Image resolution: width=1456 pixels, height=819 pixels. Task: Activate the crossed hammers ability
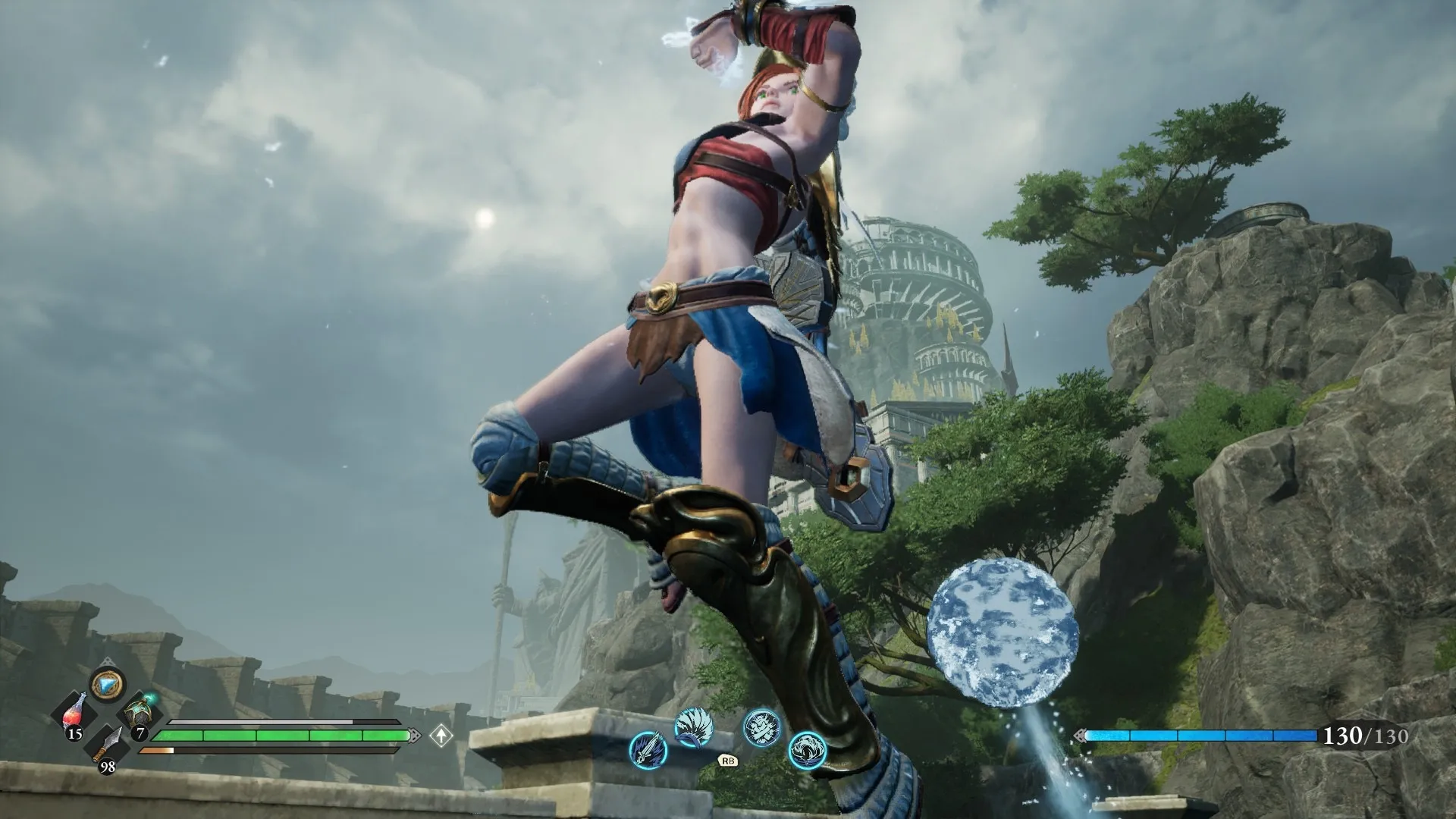coord(761,727)
